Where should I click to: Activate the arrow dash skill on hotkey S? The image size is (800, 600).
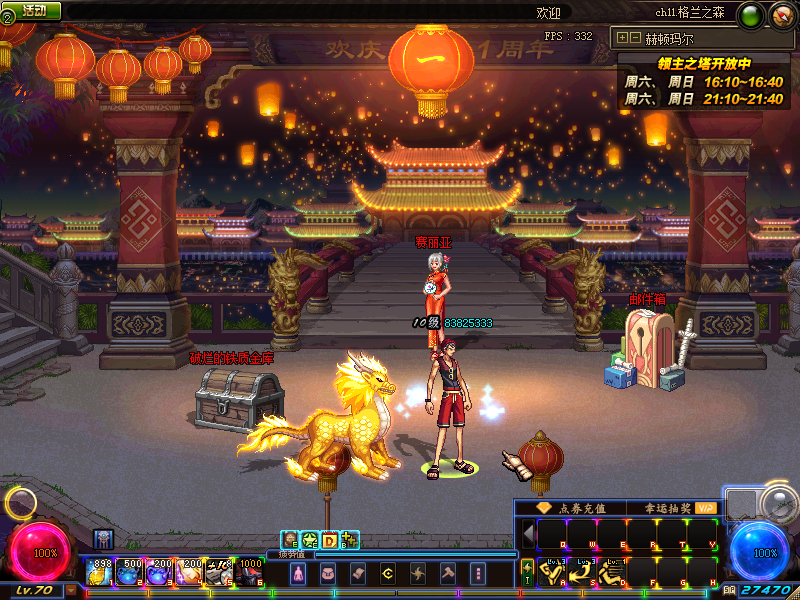click(581, 571)
